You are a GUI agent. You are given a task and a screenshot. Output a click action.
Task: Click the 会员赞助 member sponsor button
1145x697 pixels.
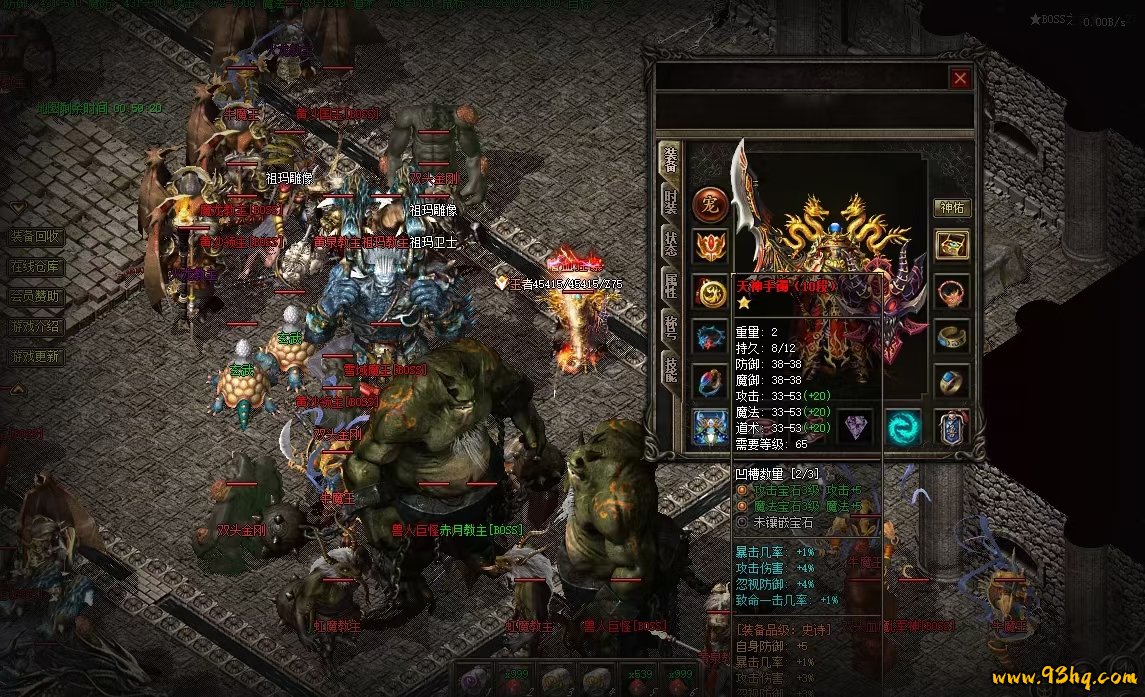click(x=36, y=297)
